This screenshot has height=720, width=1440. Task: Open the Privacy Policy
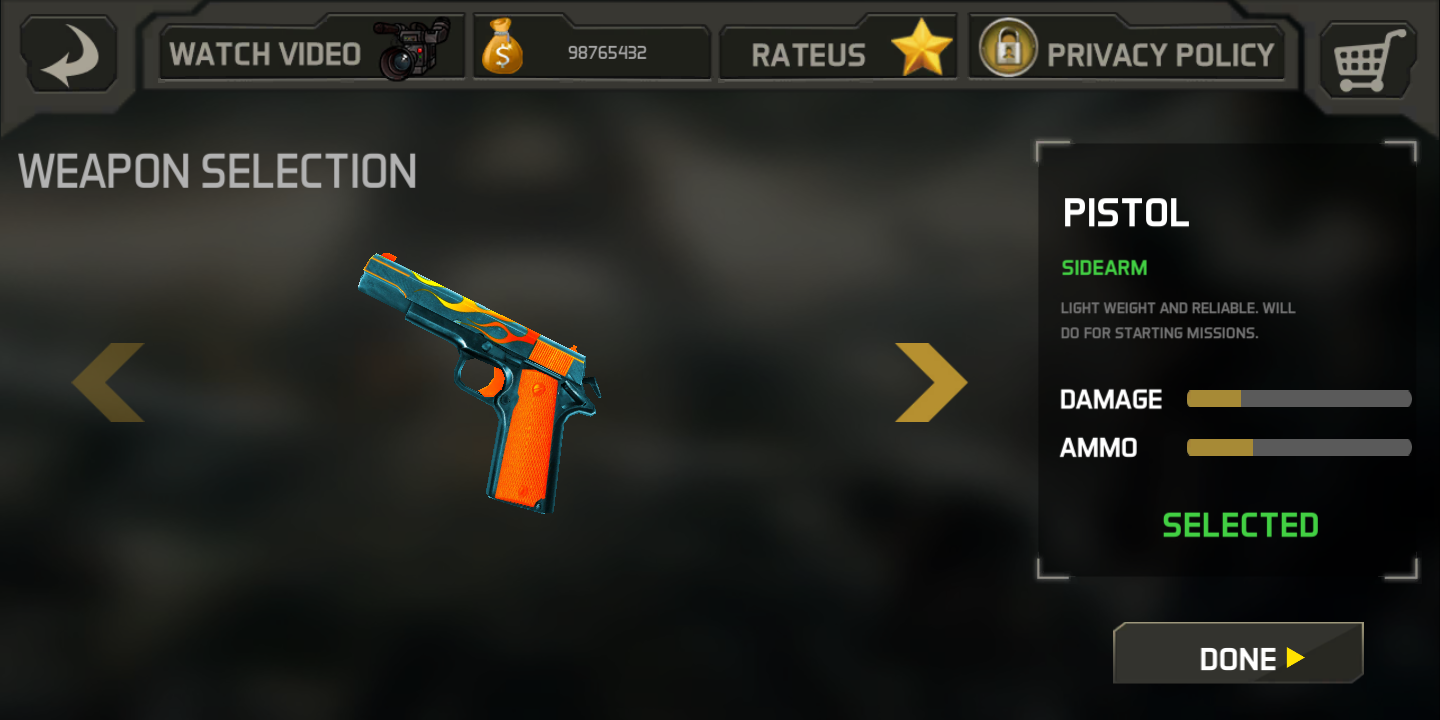pyautogui.click(x=1127, y=50)
